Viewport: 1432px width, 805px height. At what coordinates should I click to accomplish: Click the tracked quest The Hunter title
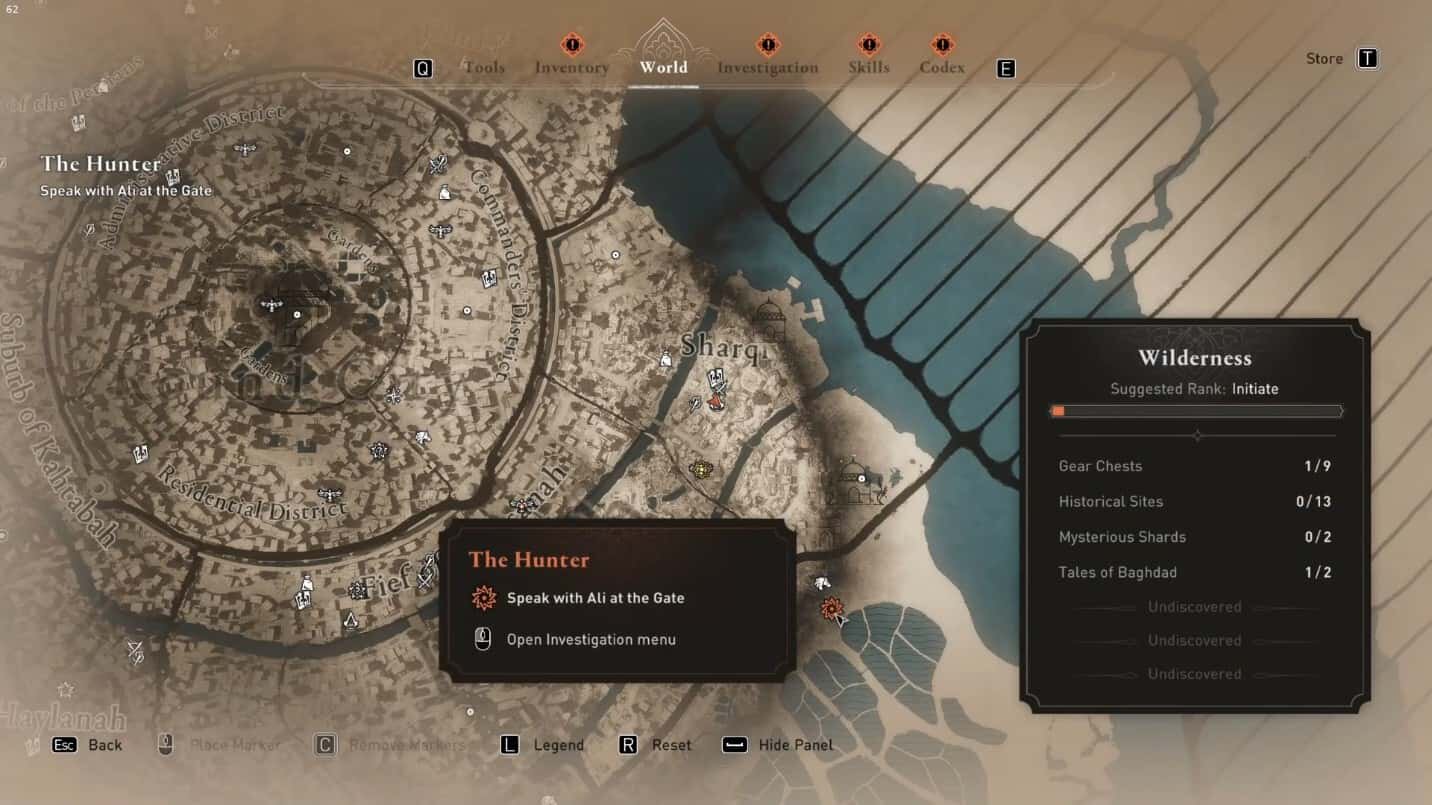101,164
